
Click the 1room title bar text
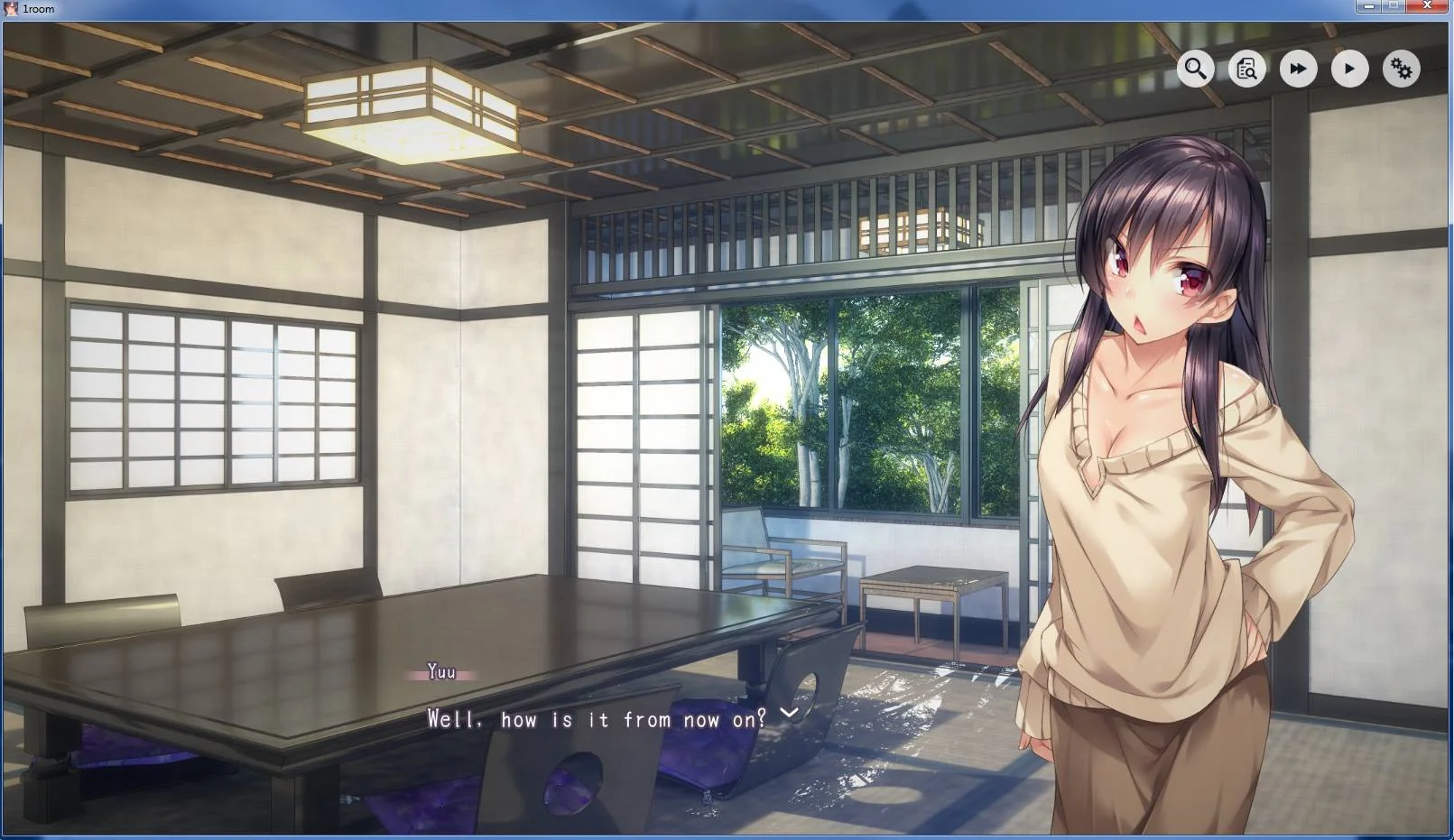tap(37, 8)
